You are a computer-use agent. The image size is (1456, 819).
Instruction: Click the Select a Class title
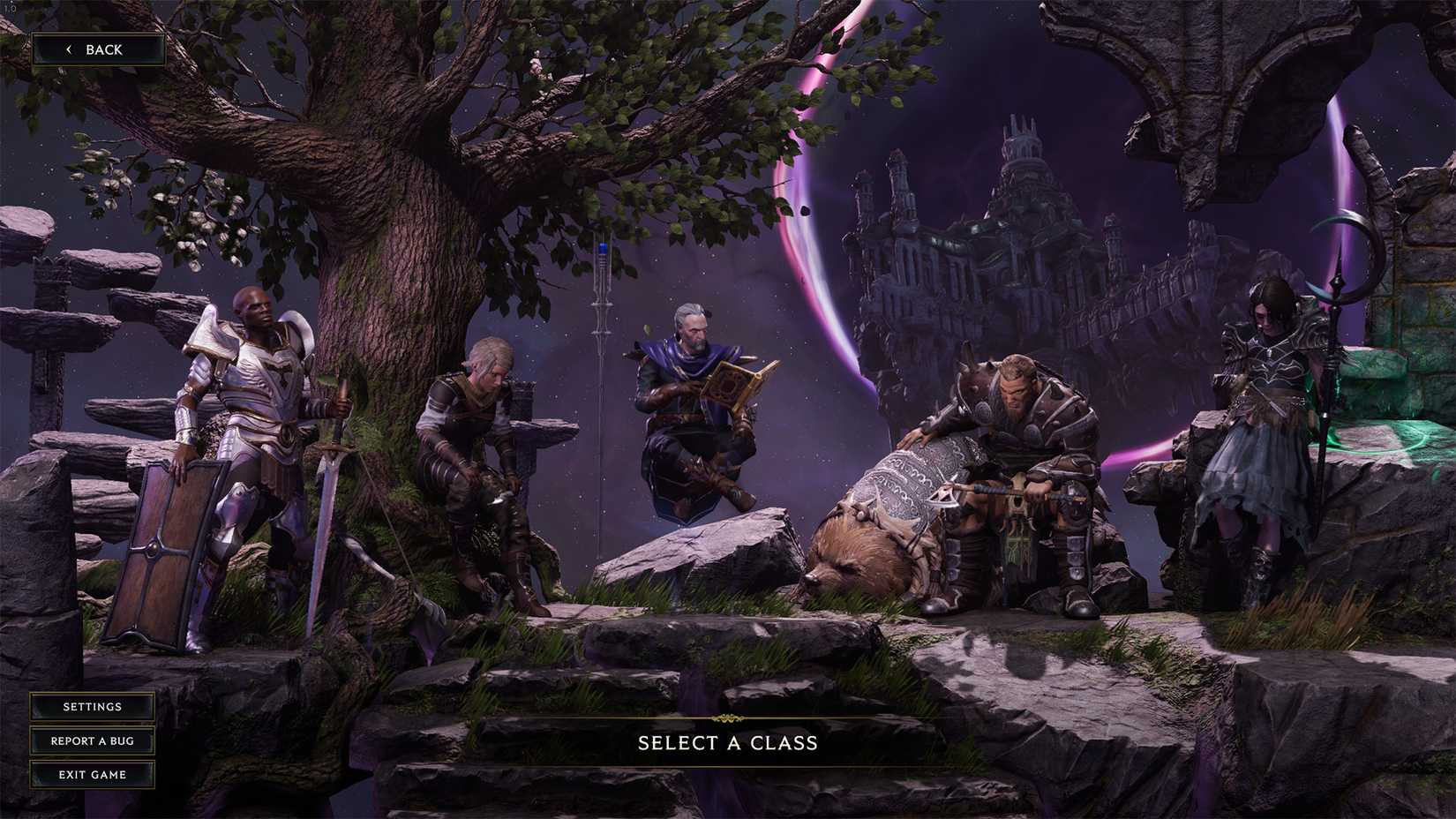(x=727, y=744)
